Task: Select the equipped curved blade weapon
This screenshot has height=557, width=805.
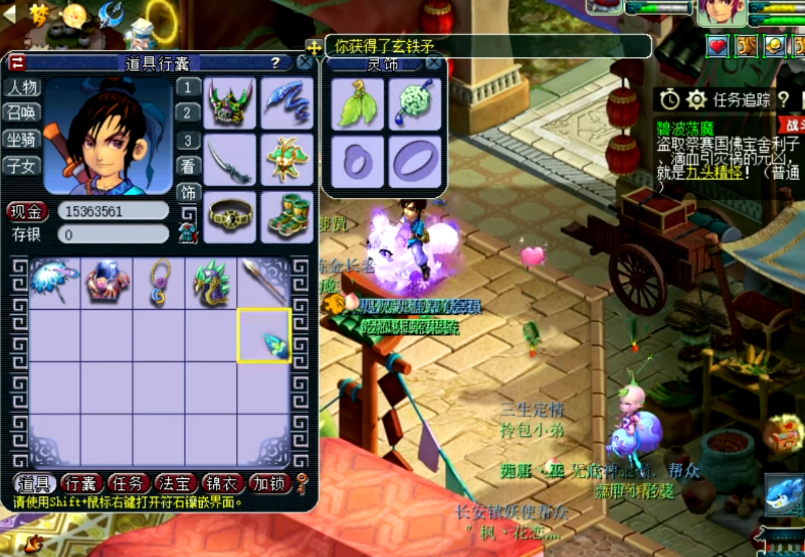Action: point(230,160)
